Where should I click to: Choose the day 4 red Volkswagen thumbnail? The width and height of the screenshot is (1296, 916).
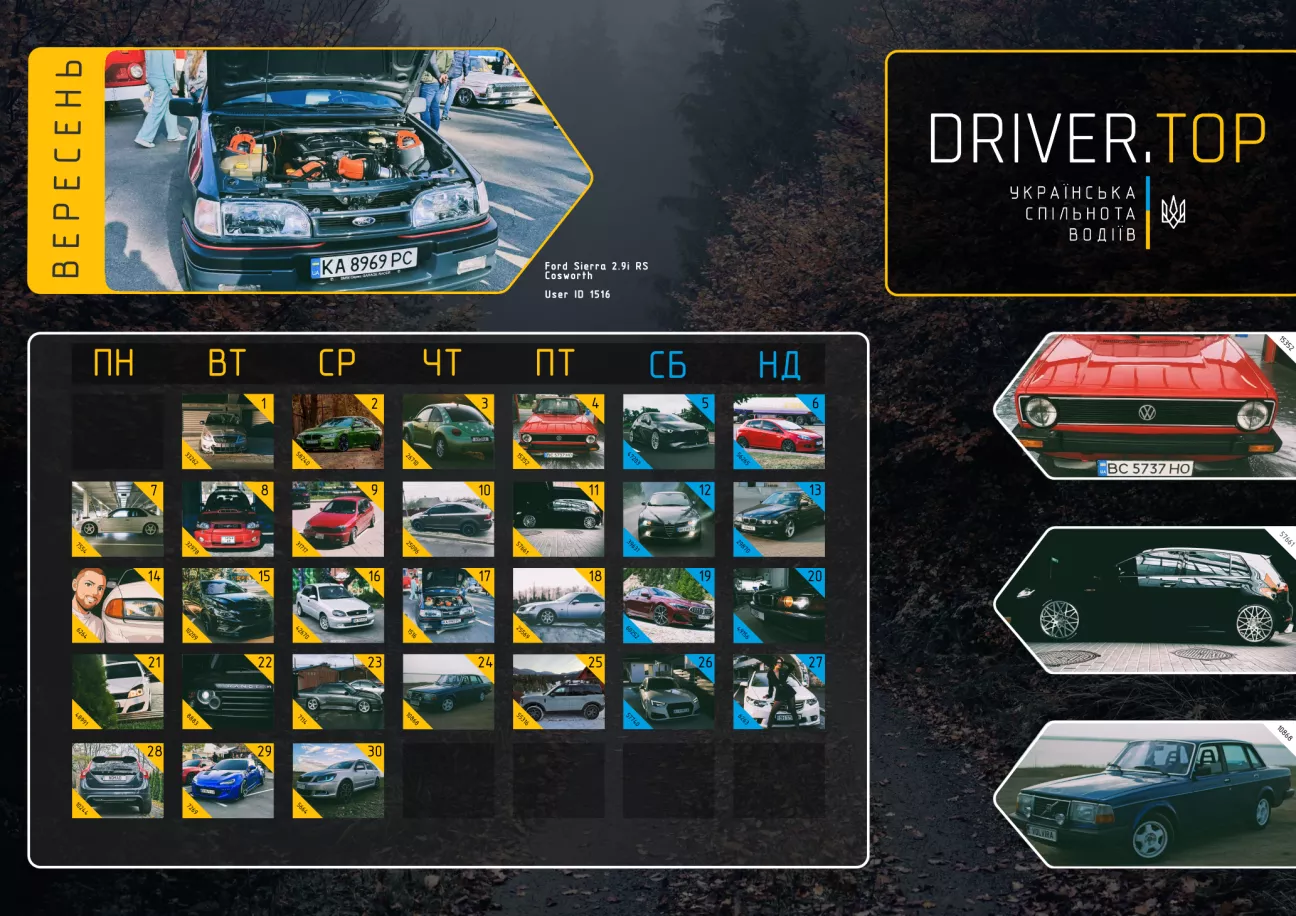tap(558, 431)
